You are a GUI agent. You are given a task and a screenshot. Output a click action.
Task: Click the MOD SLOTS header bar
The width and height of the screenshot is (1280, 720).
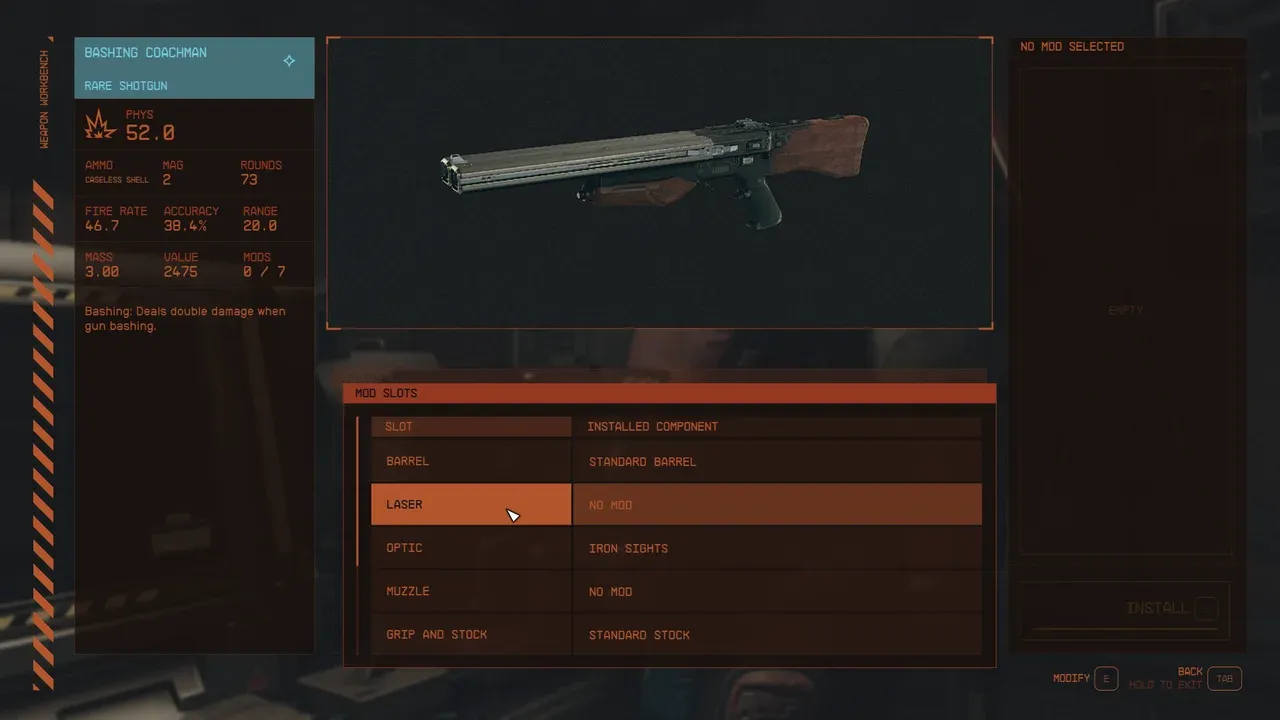670,393
